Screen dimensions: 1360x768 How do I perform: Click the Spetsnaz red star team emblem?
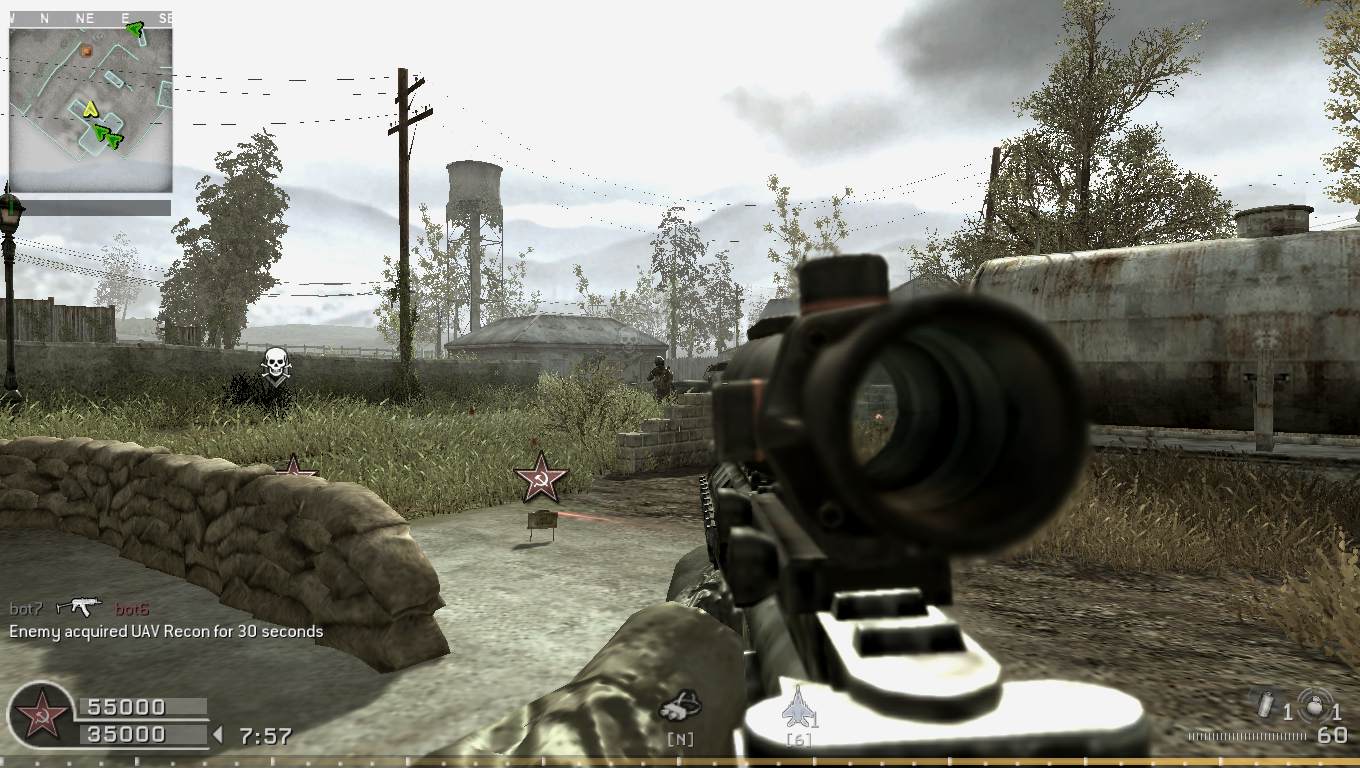click(40, 716)
